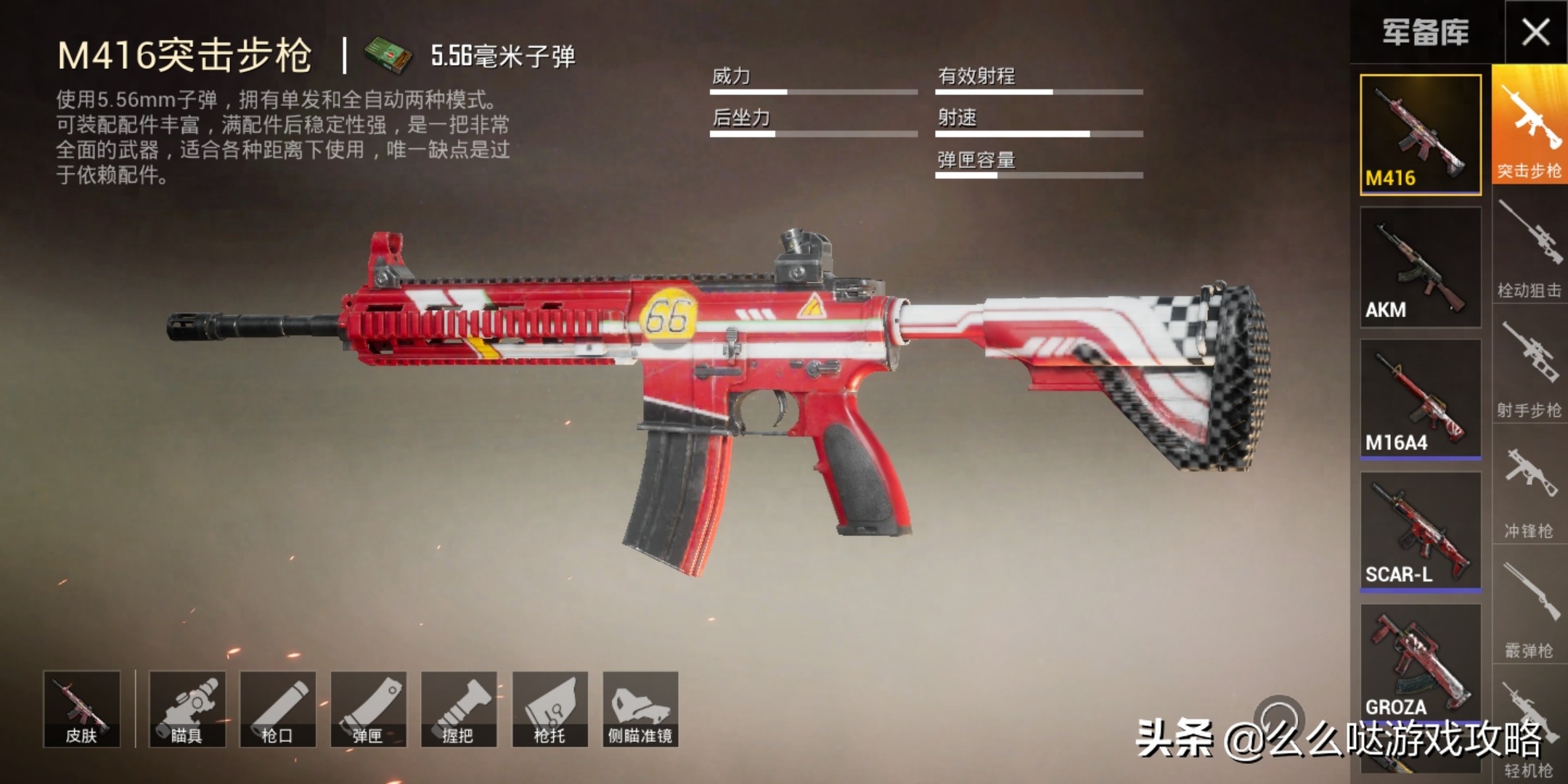Switch to the 栓动狙击 bolt-action sniper category
1568x784 pixels.
(x=1530, y=247)
